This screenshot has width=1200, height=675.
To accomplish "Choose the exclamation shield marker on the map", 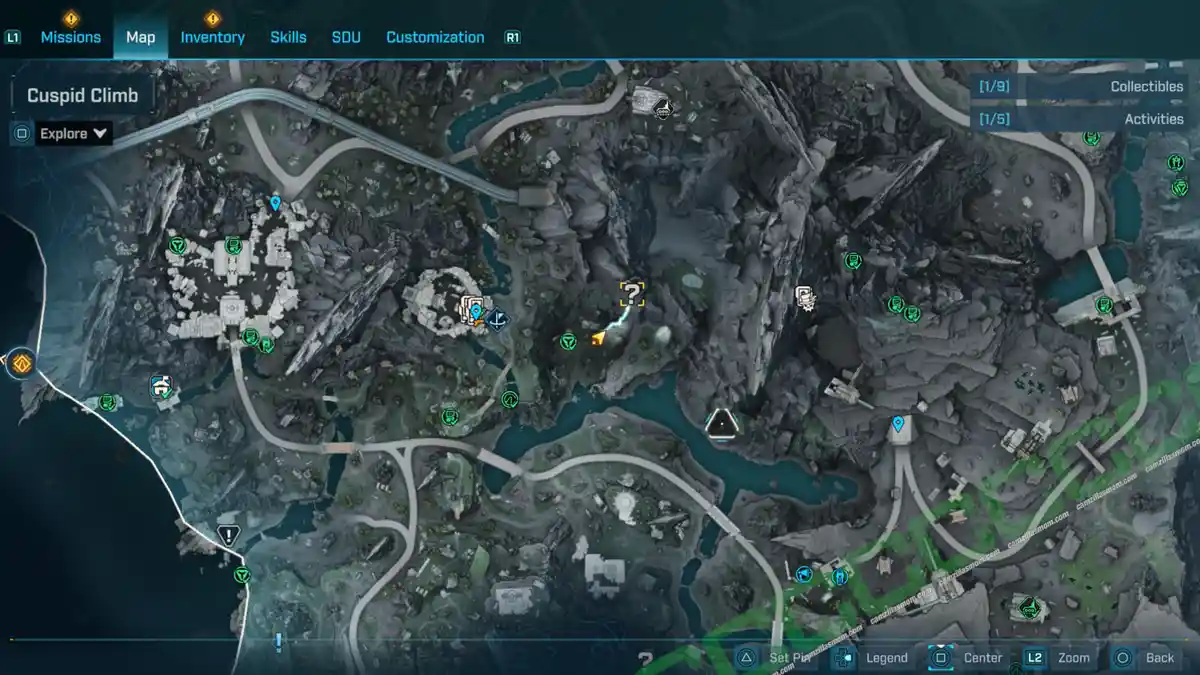I will coord(228,535).
